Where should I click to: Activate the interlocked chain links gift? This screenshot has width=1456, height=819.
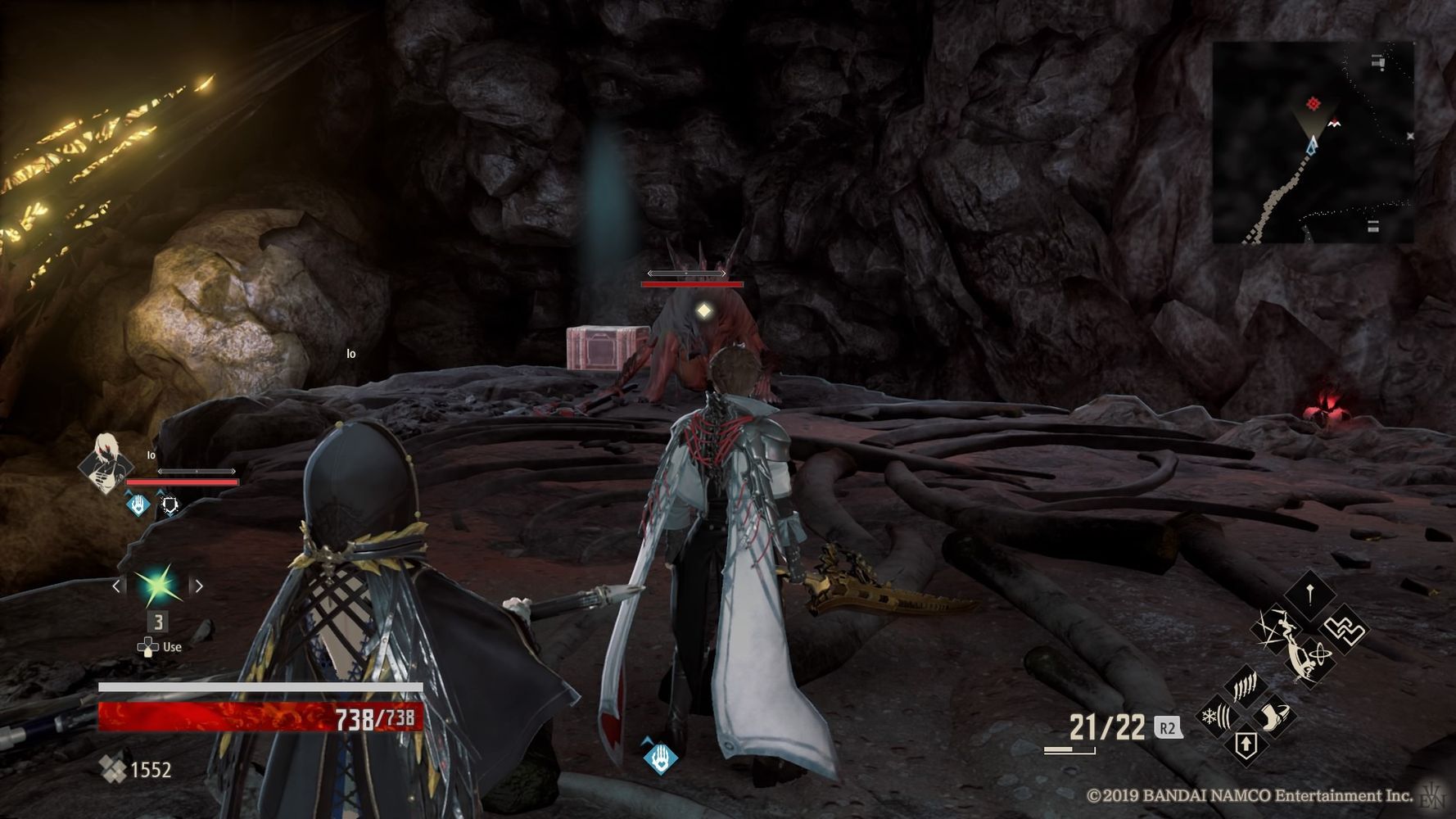point(1344,629)
